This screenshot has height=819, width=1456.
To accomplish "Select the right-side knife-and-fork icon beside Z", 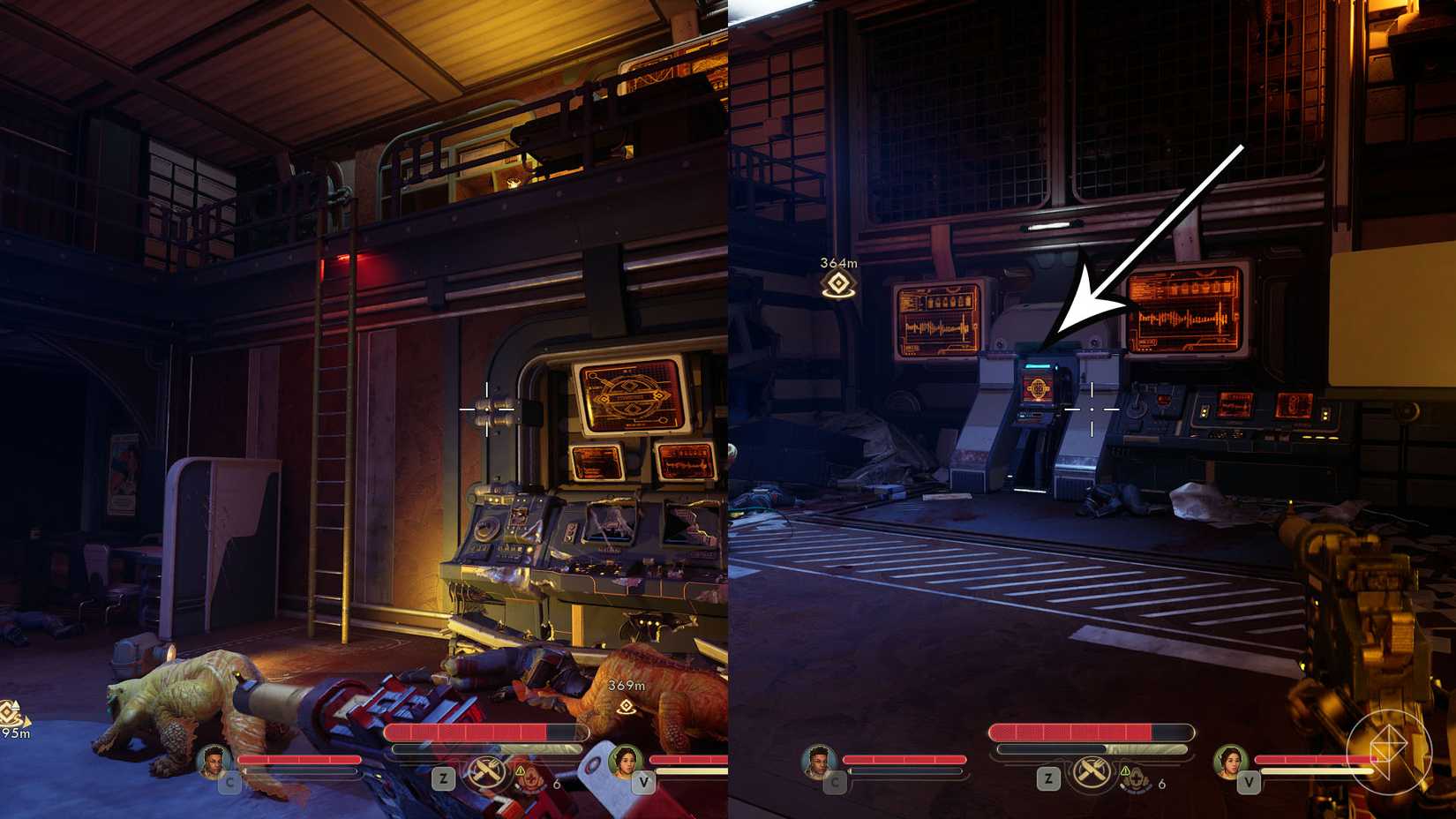I will [1092, 772].
